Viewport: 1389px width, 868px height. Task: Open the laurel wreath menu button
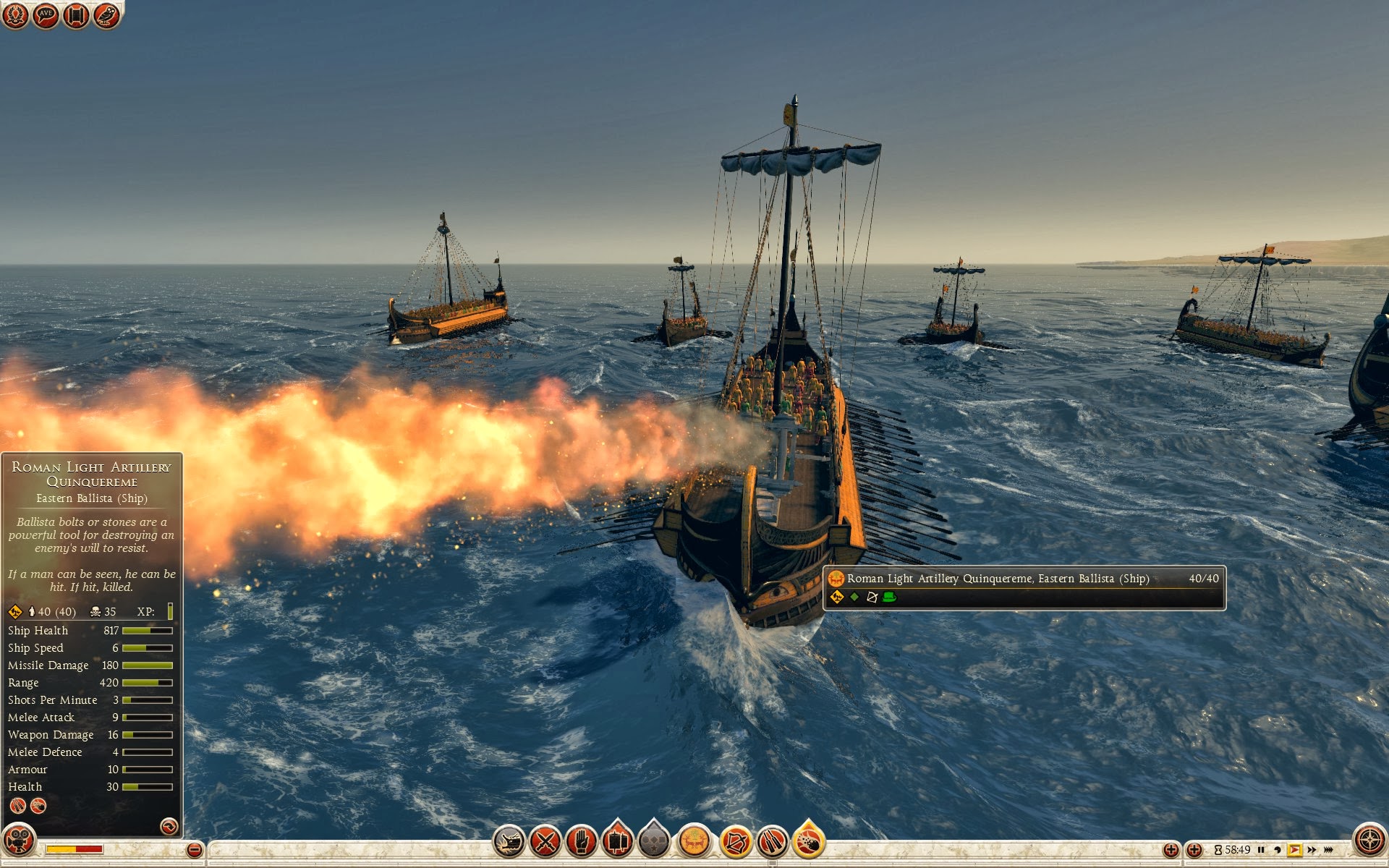point(15,14)
